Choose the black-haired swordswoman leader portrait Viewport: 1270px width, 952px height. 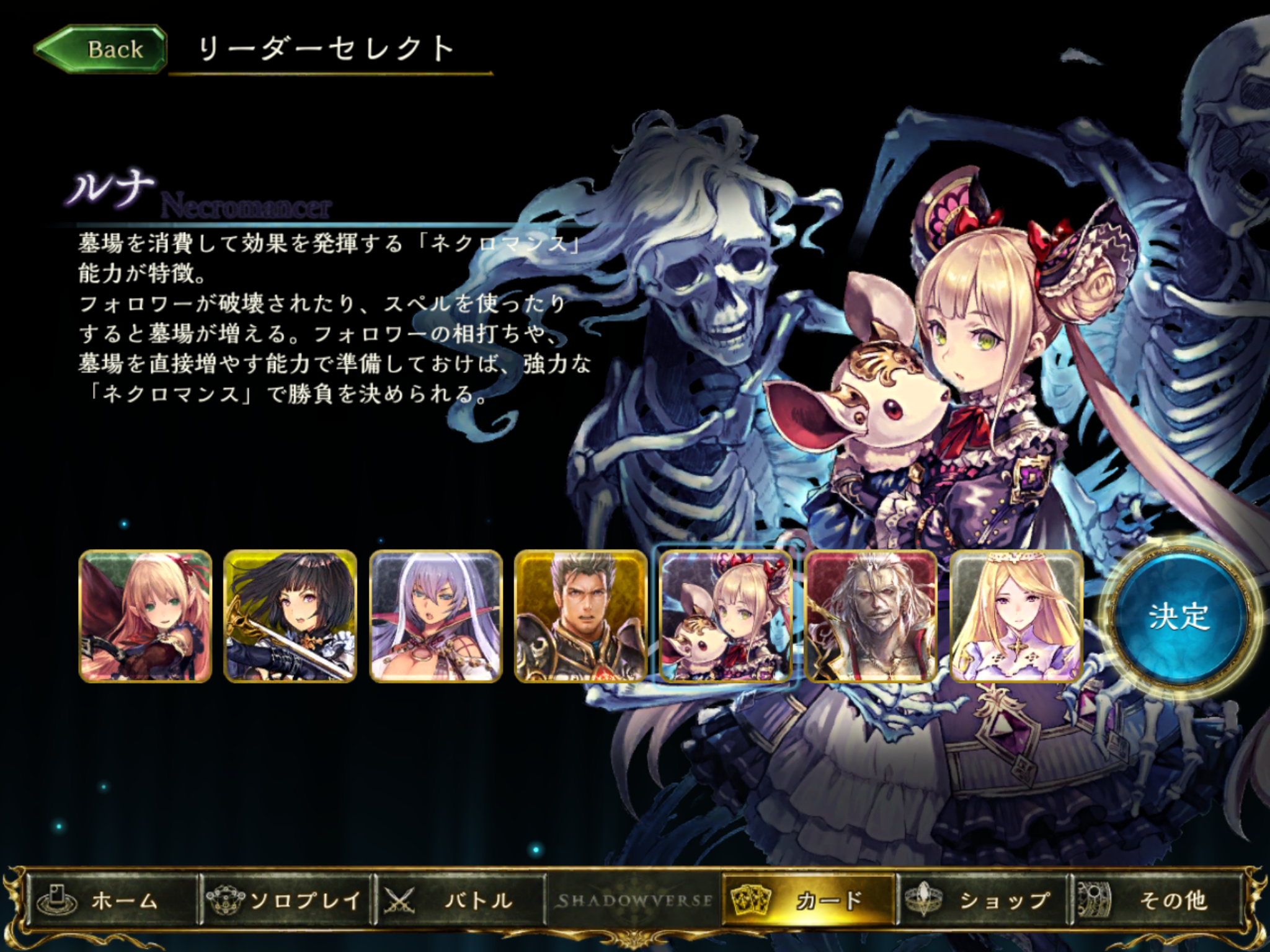[290, 617]
